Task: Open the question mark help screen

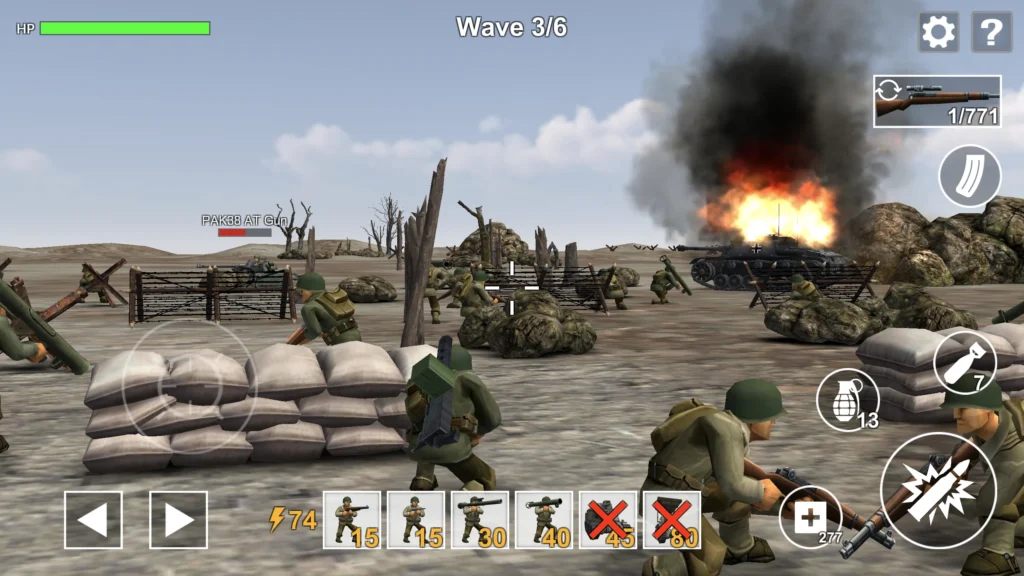Action: tap(991, 32)
